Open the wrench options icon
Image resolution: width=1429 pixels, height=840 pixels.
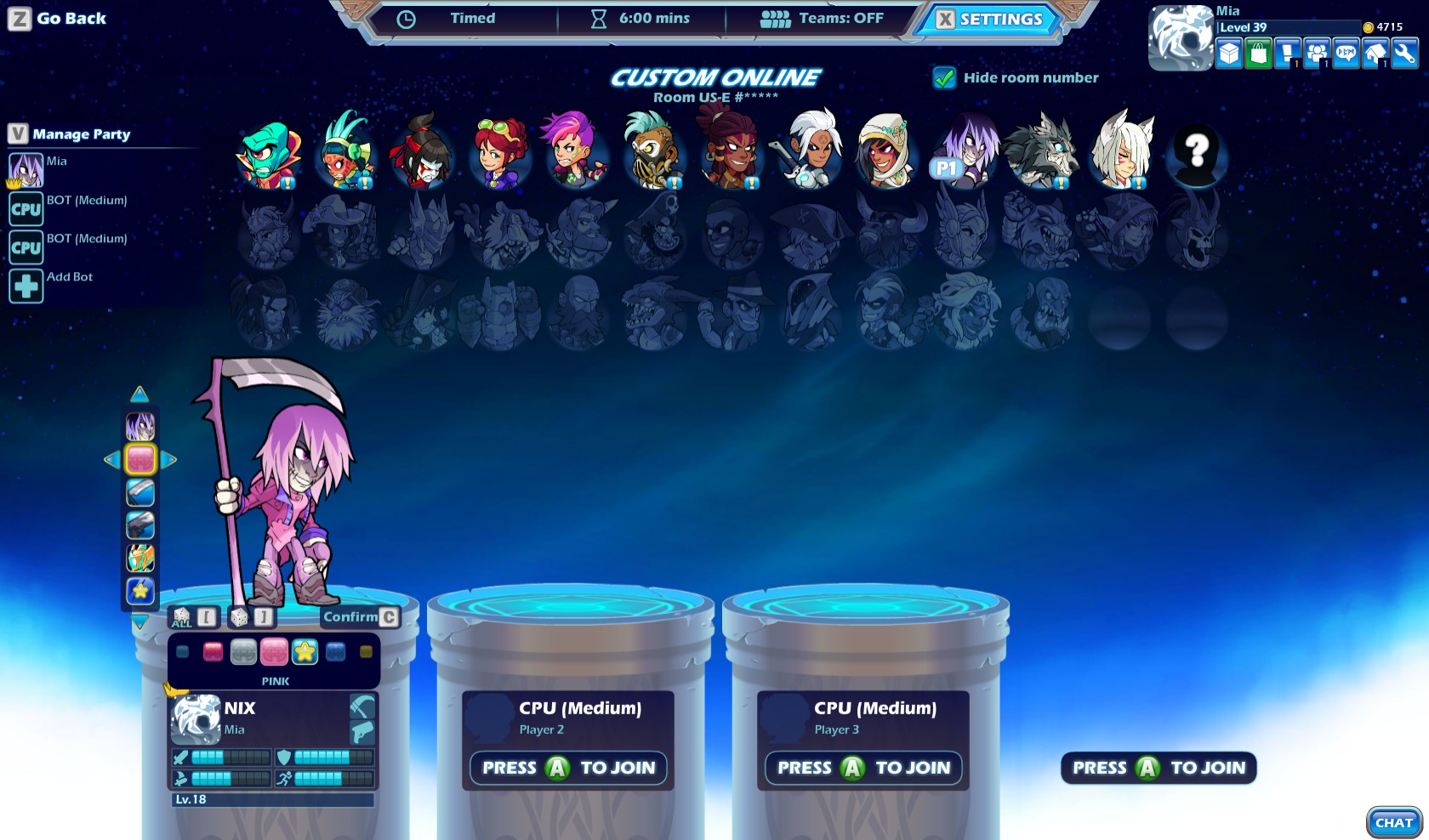[x=1405, y=53]
